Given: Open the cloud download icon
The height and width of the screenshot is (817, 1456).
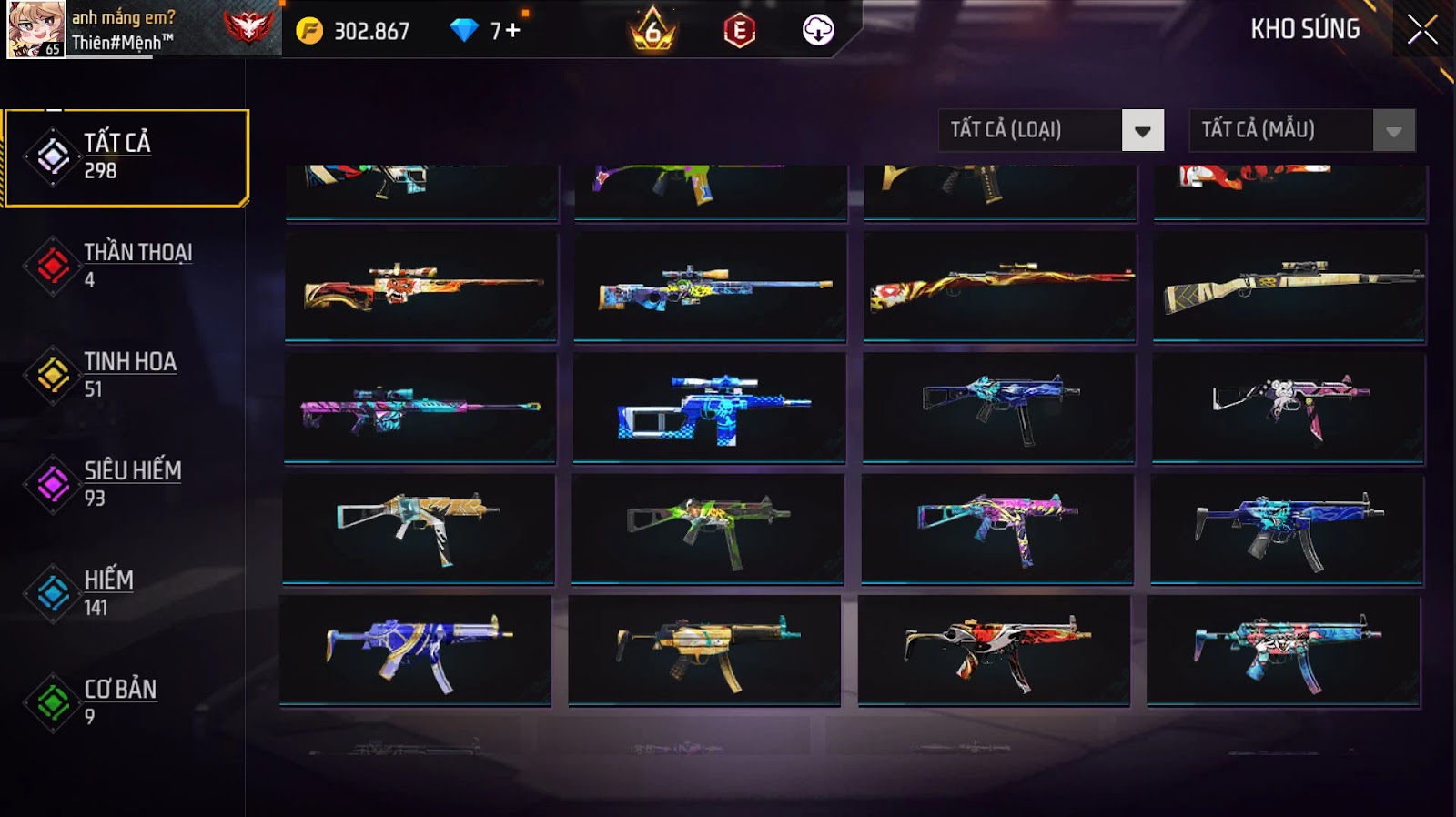Looking at the screenshot, I should (x=818, y=31).
